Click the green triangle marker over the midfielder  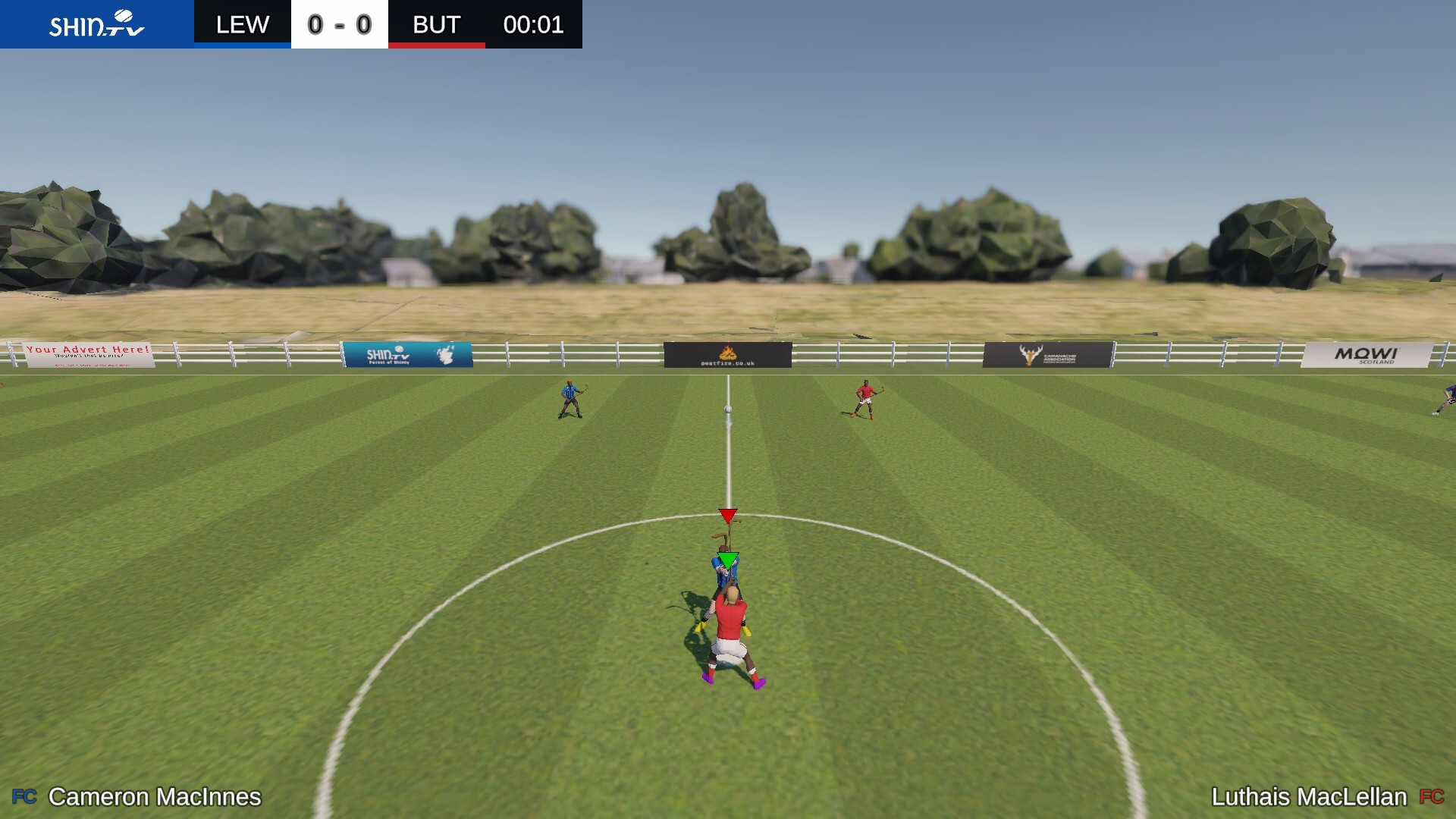(726, 559)
